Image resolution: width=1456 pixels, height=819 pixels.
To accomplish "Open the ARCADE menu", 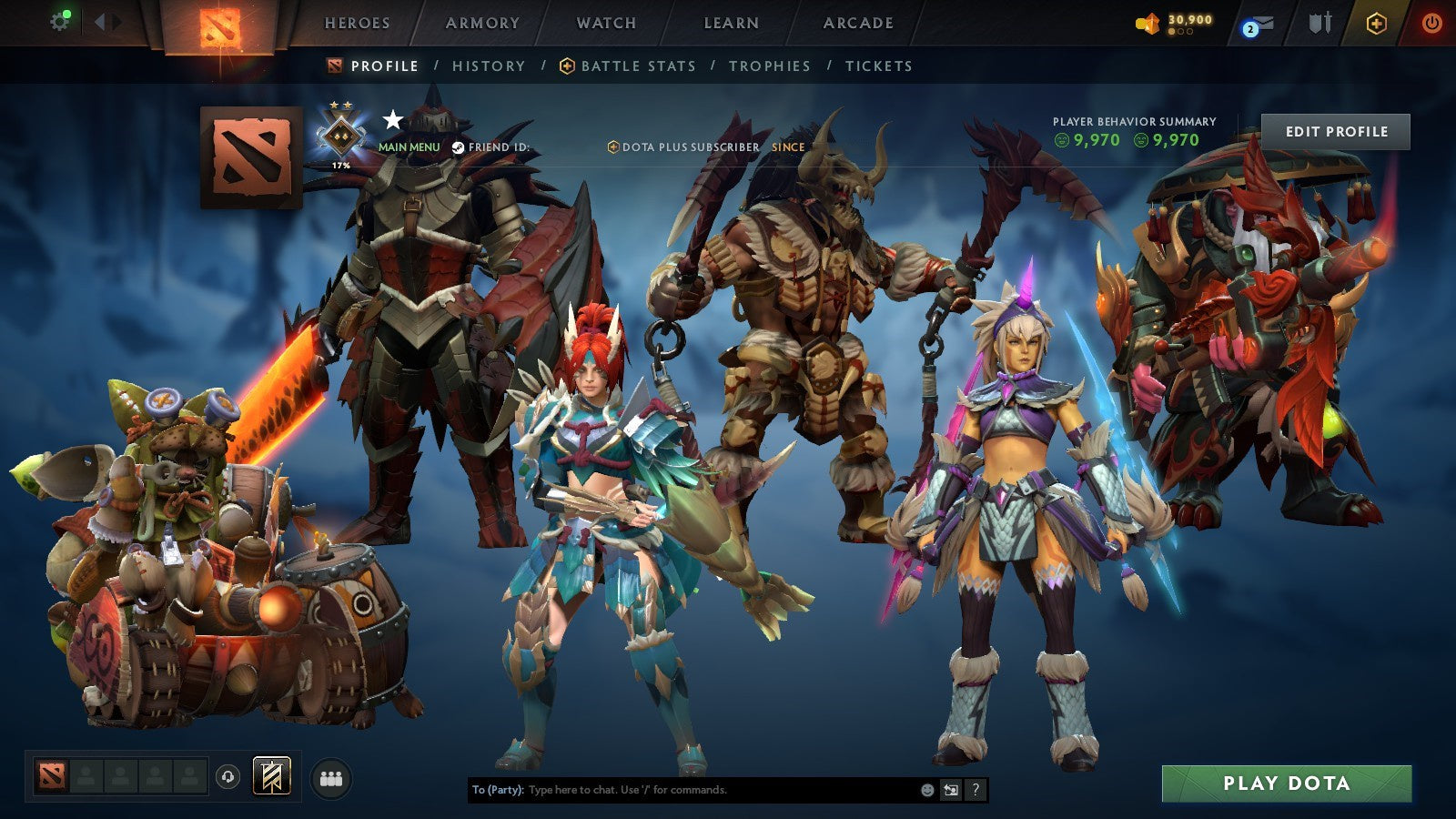I will click(859, 24).
